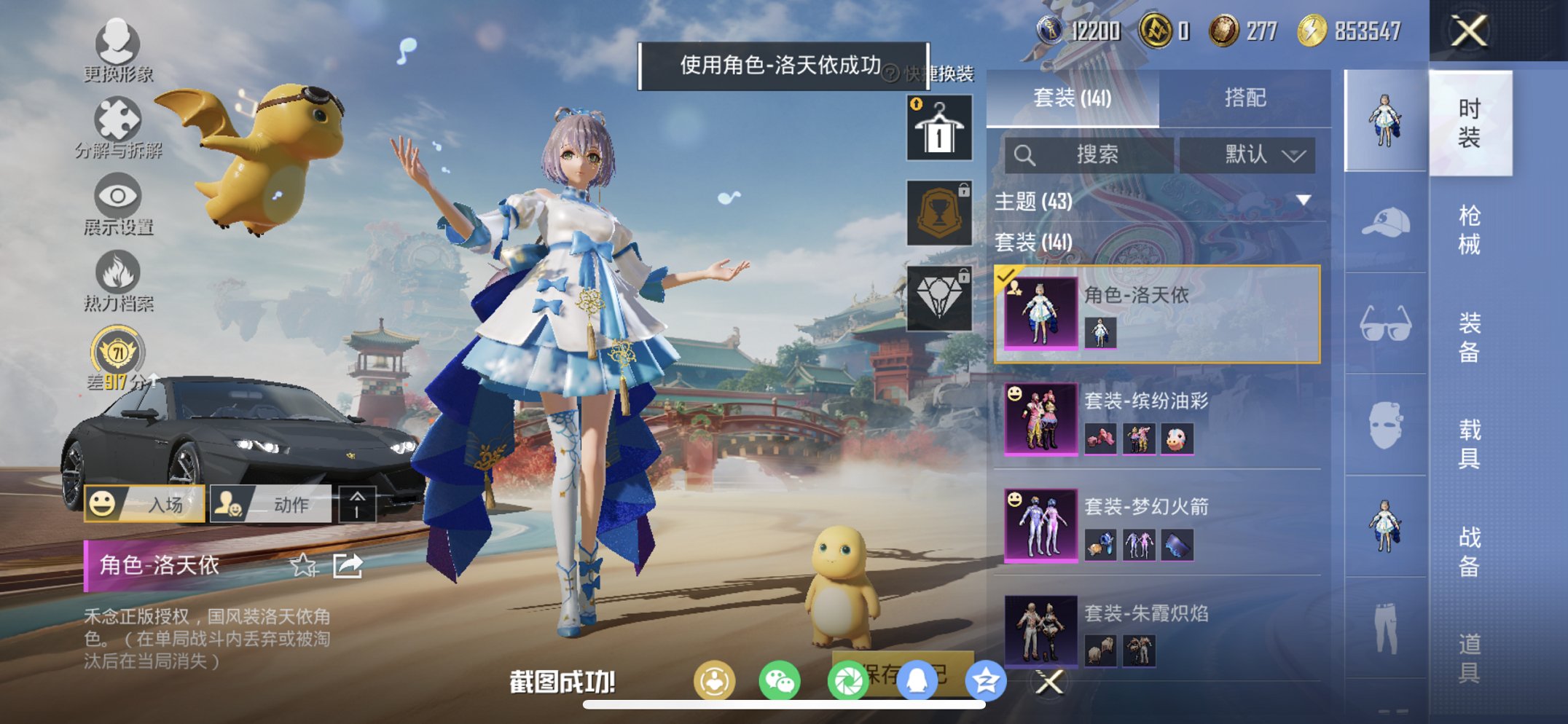The height and width of the screenshot is (724, 1568).
Task: Open the 热力档案 profile
Action: point(117,277)
